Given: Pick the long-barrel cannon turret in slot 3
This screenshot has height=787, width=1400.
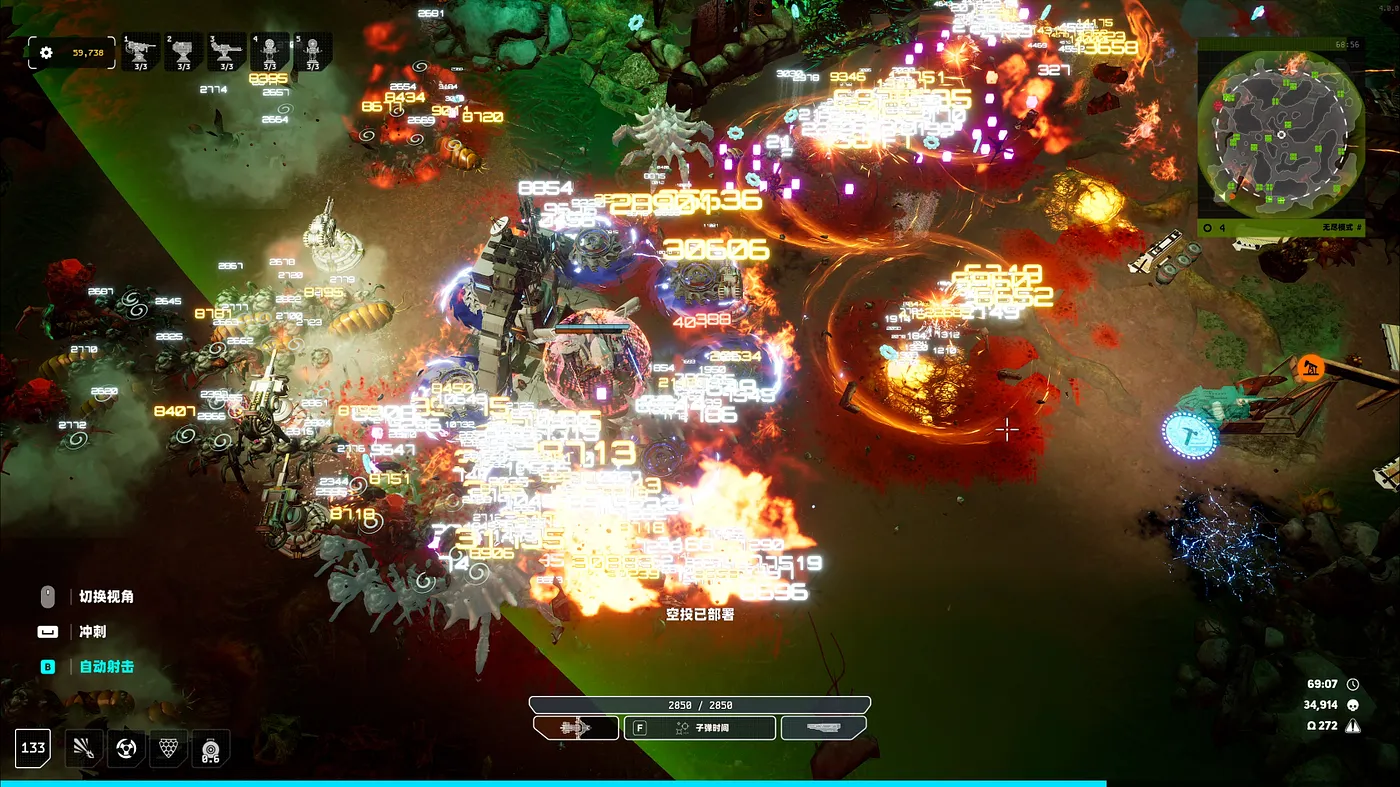Looking at the screenshot, I should pyautogui.click(x=227, y=52).
